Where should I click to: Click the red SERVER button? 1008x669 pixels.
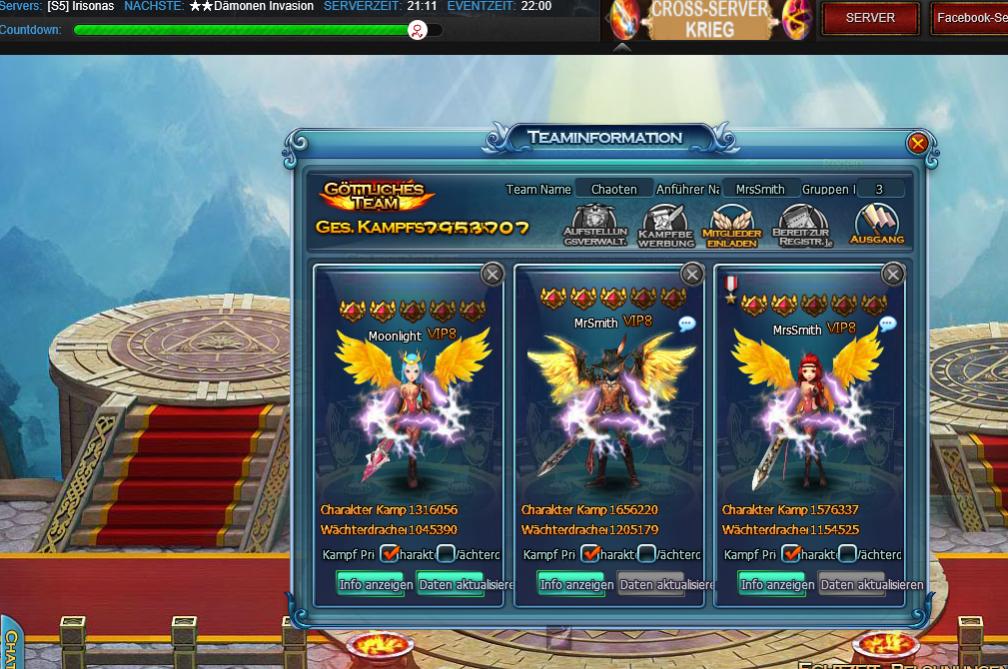(870, 18)
